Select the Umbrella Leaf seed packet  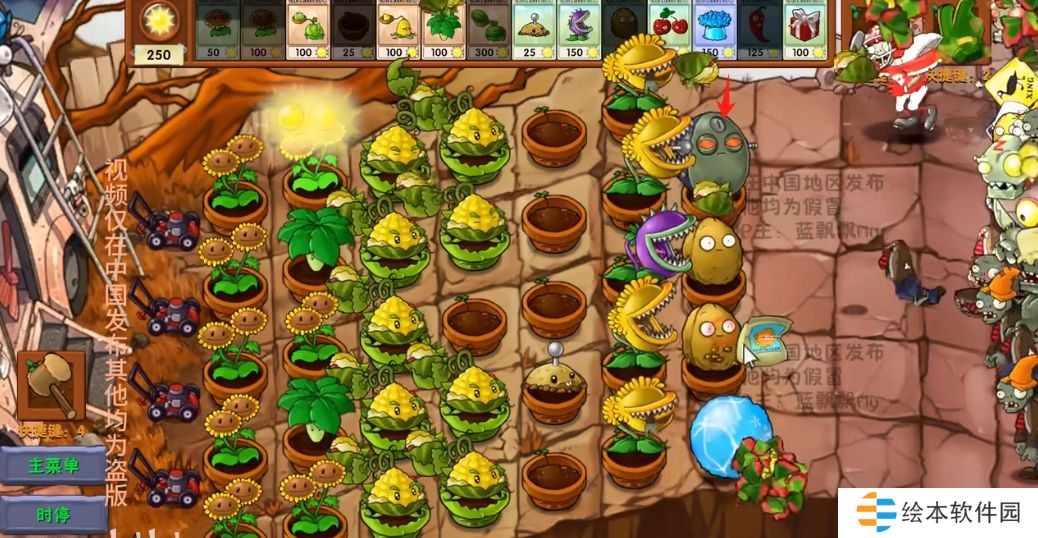pos(442,31)
